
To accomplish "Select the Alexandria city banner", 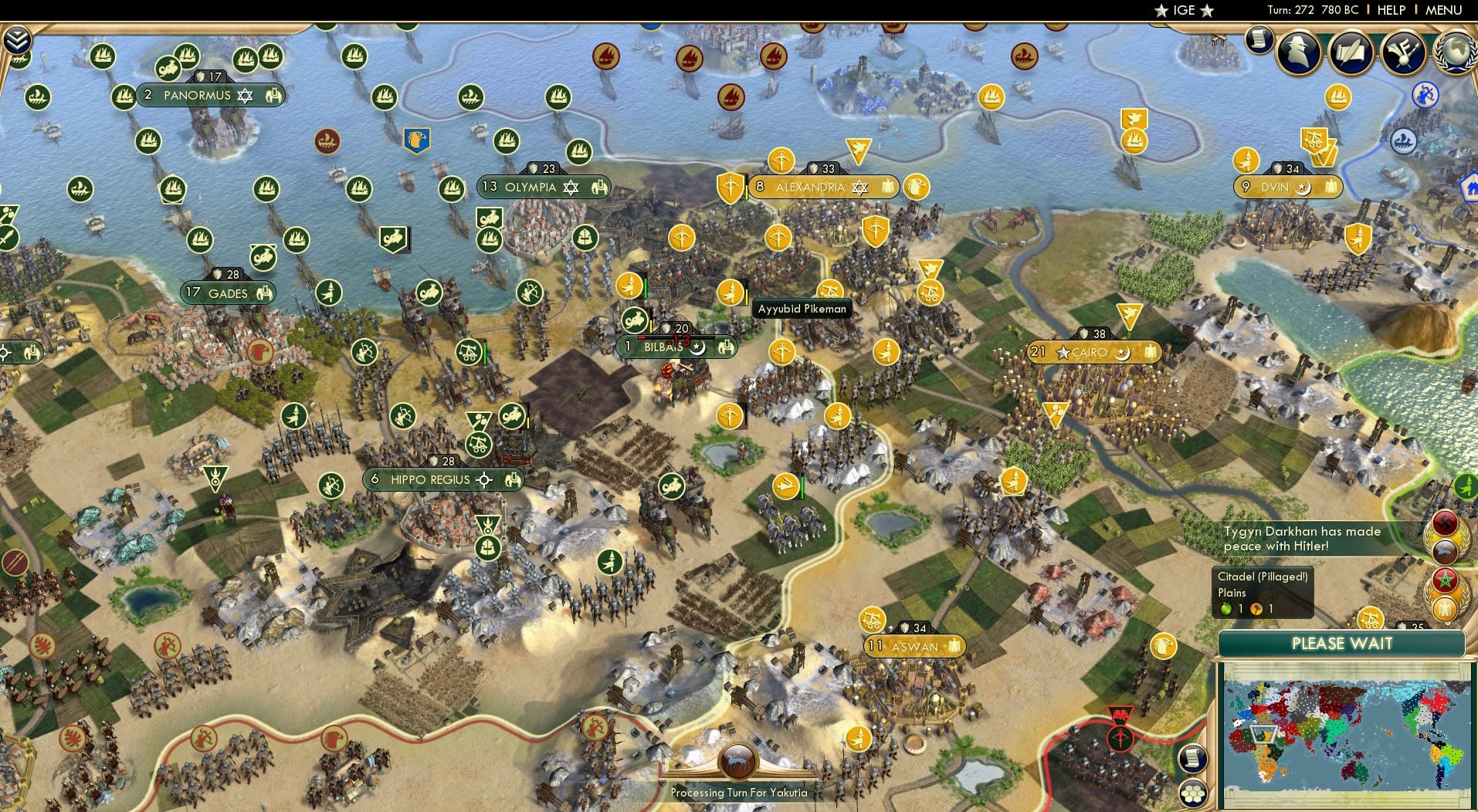I will click(822, 187).
